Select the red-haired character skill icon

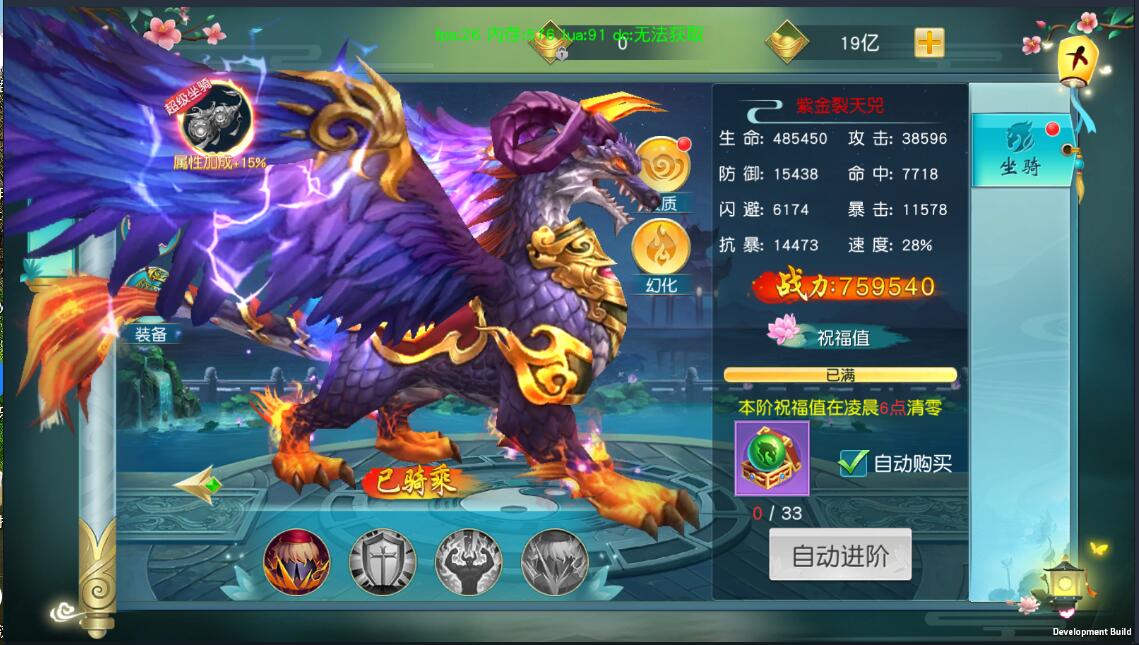pyautogui.click(x=297, y=562)
